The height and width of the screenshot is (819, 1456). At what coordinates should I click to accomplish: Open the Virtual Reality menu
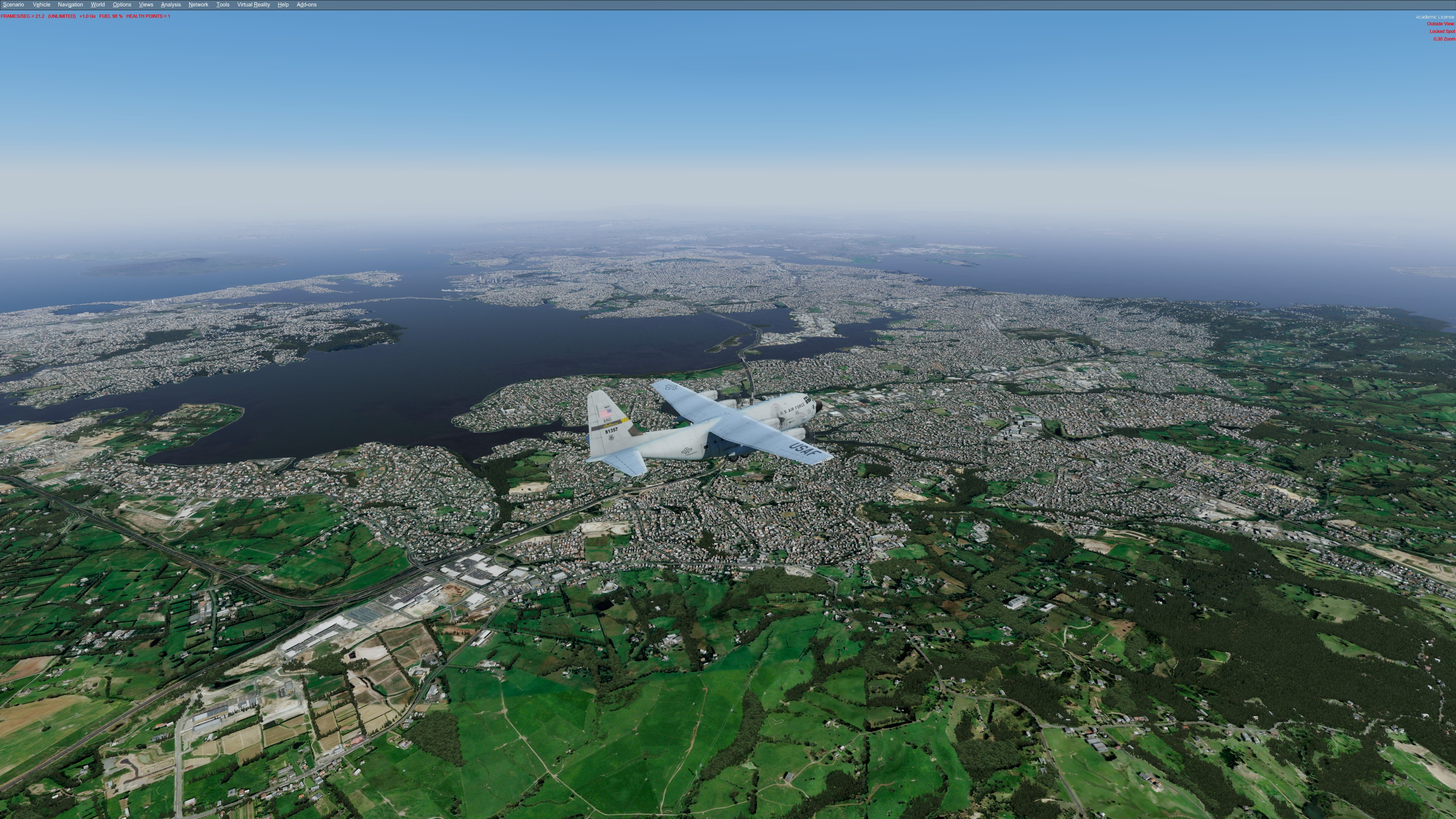click(253, 5)
